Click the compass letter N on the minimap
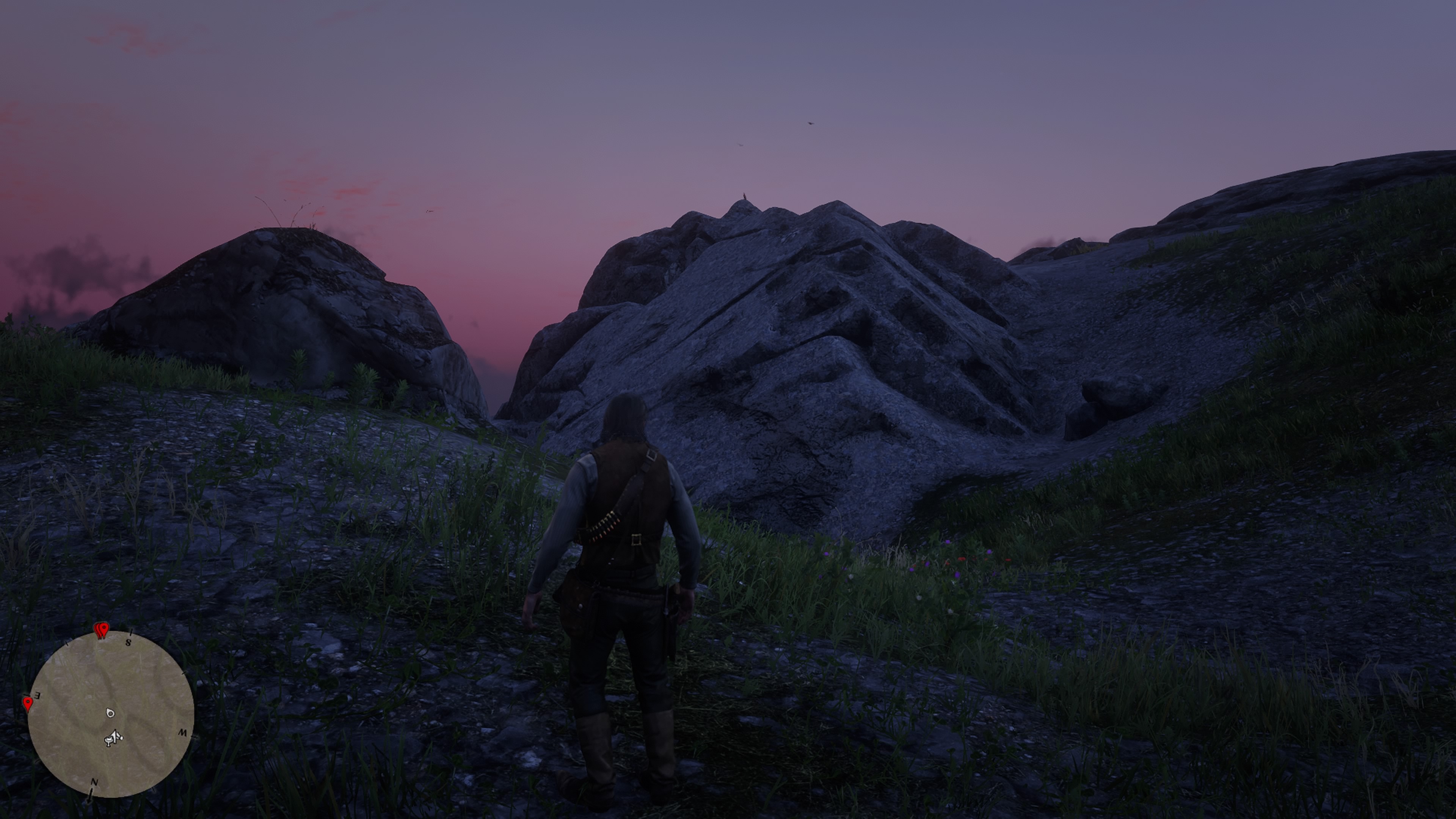The image size is (1456, 819). [x=95, y=782]
